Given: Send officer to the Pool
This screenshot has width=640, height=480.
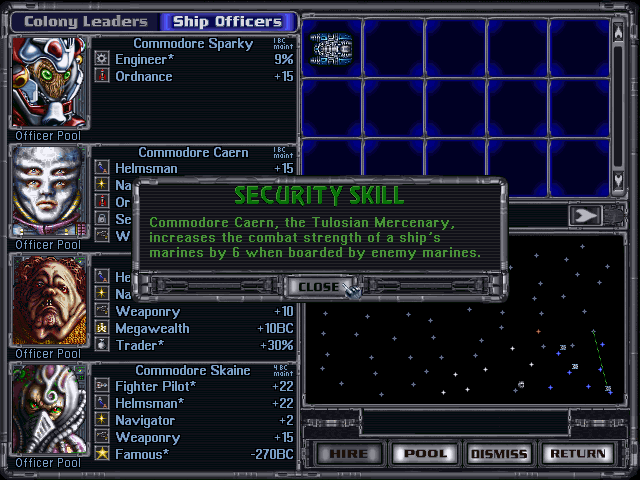Looking at the screenshot, I should [x=425, y=453].
